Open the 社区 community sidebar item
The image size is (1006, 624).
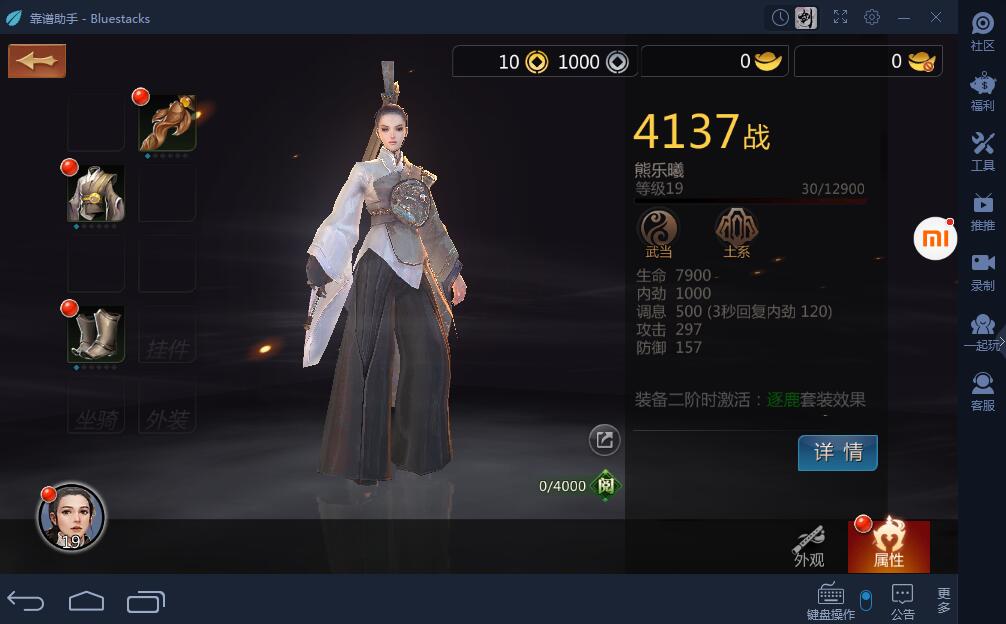coord(982,32)
